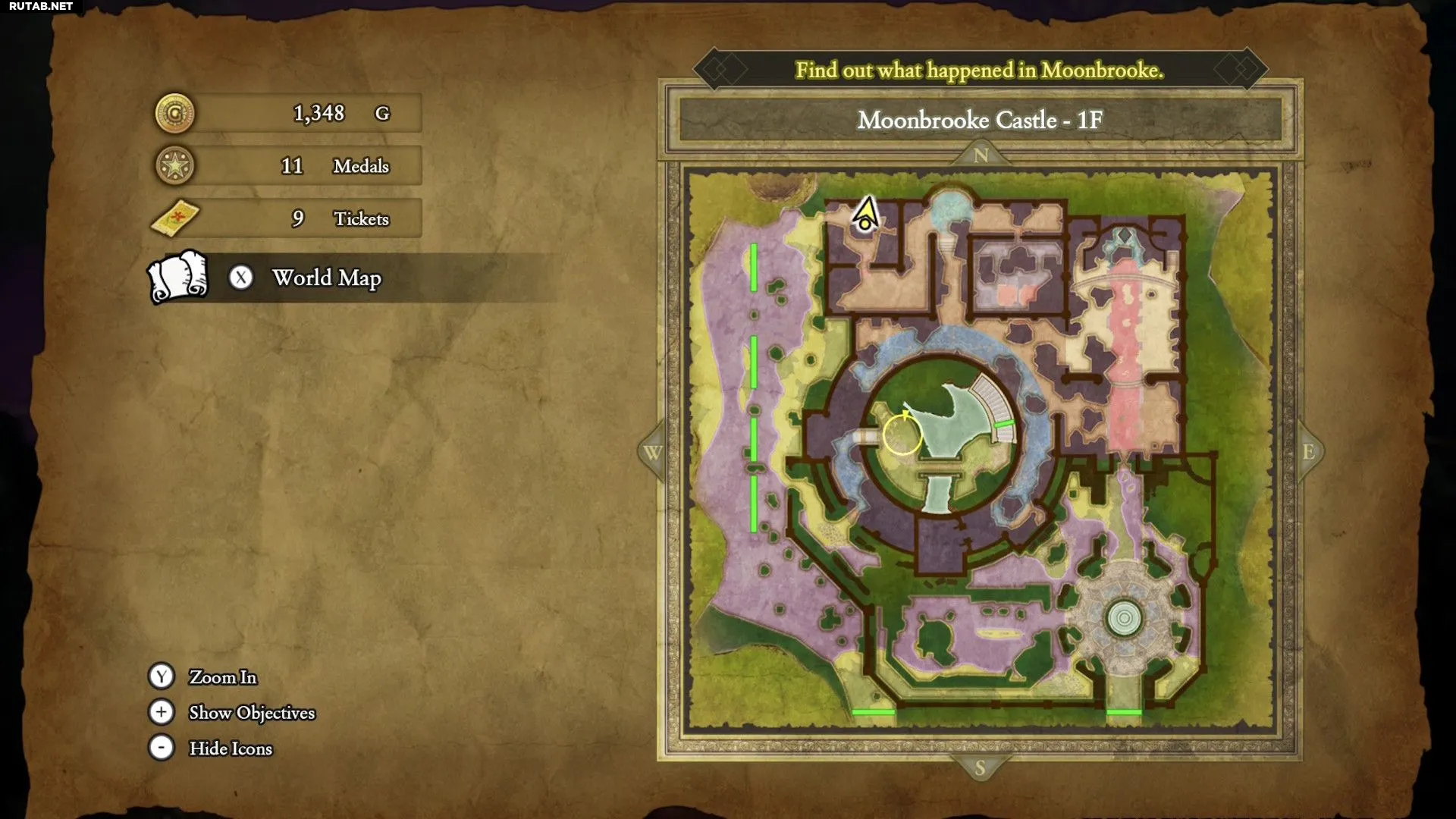Click the yellow circle objective marker
Screen dimensions: 1456x819
(902, 435)
